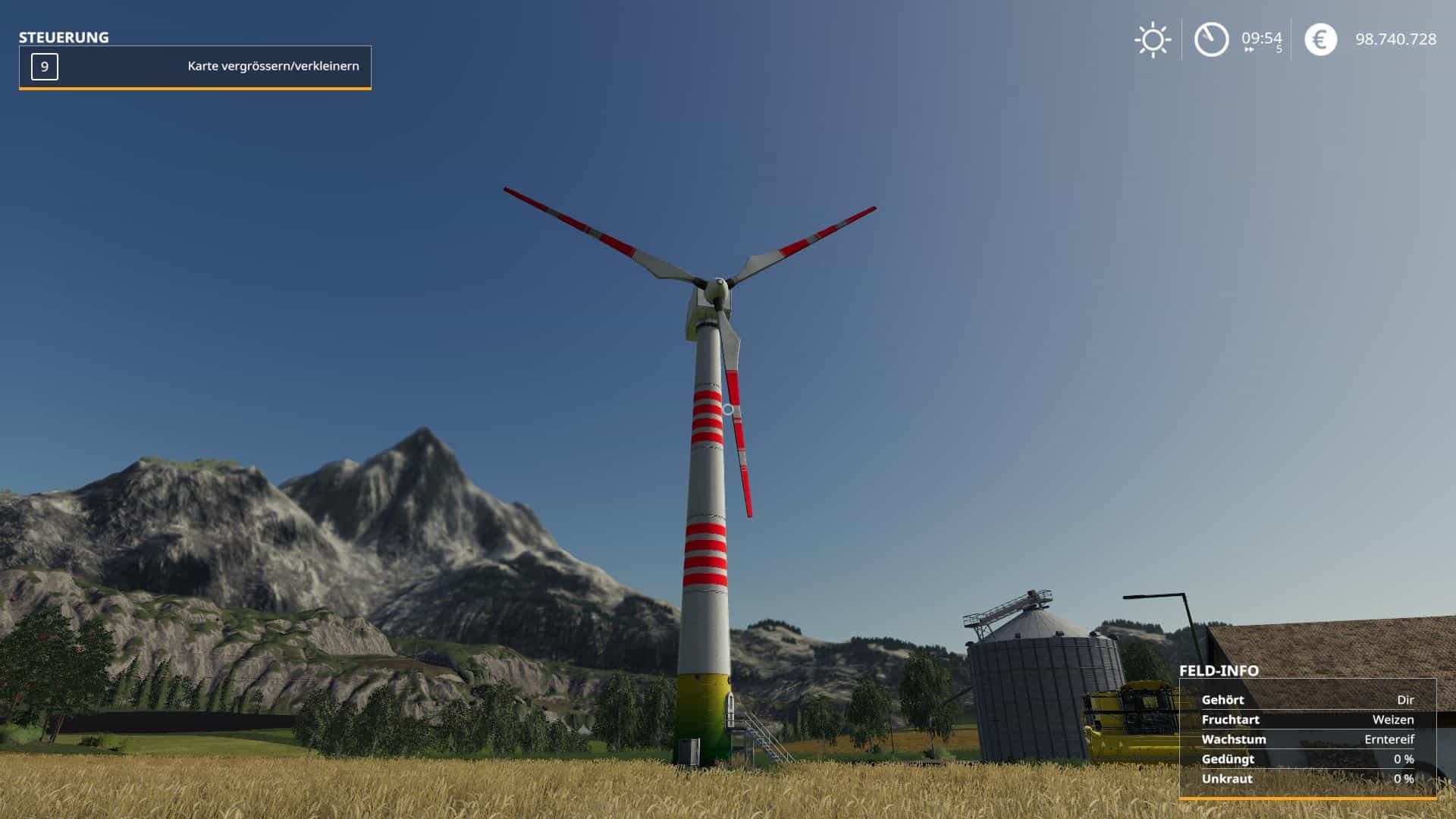
Task: Open the euro money icon
Action: [1320, 39]
